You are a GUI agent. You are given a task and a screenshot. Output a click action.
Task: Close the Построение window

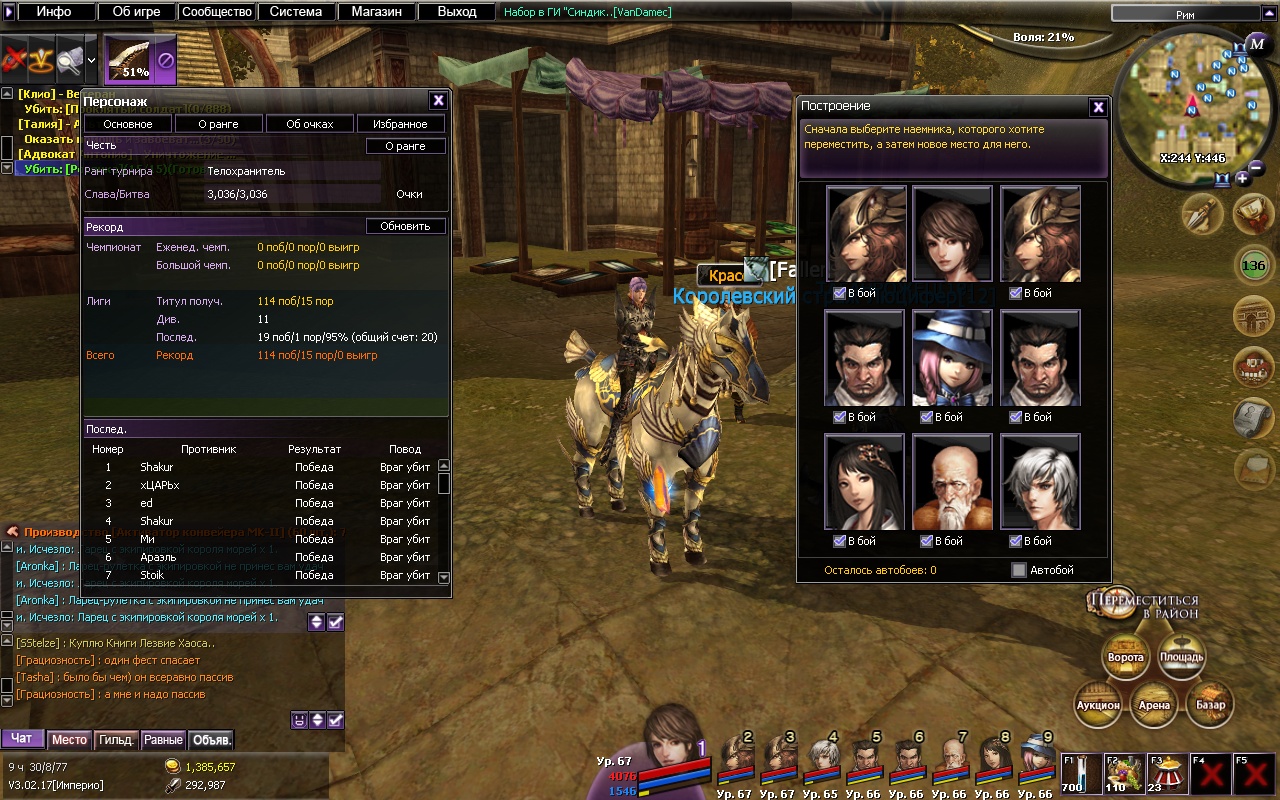point(1098,107)
